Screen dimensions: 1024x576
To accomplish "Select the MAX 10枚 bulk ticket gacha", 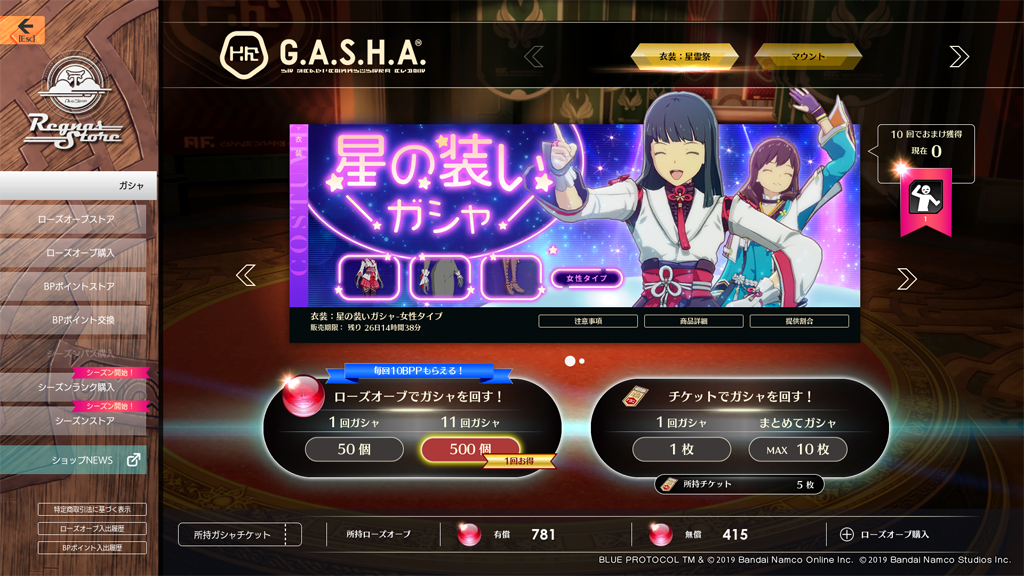I will [798, 450].
